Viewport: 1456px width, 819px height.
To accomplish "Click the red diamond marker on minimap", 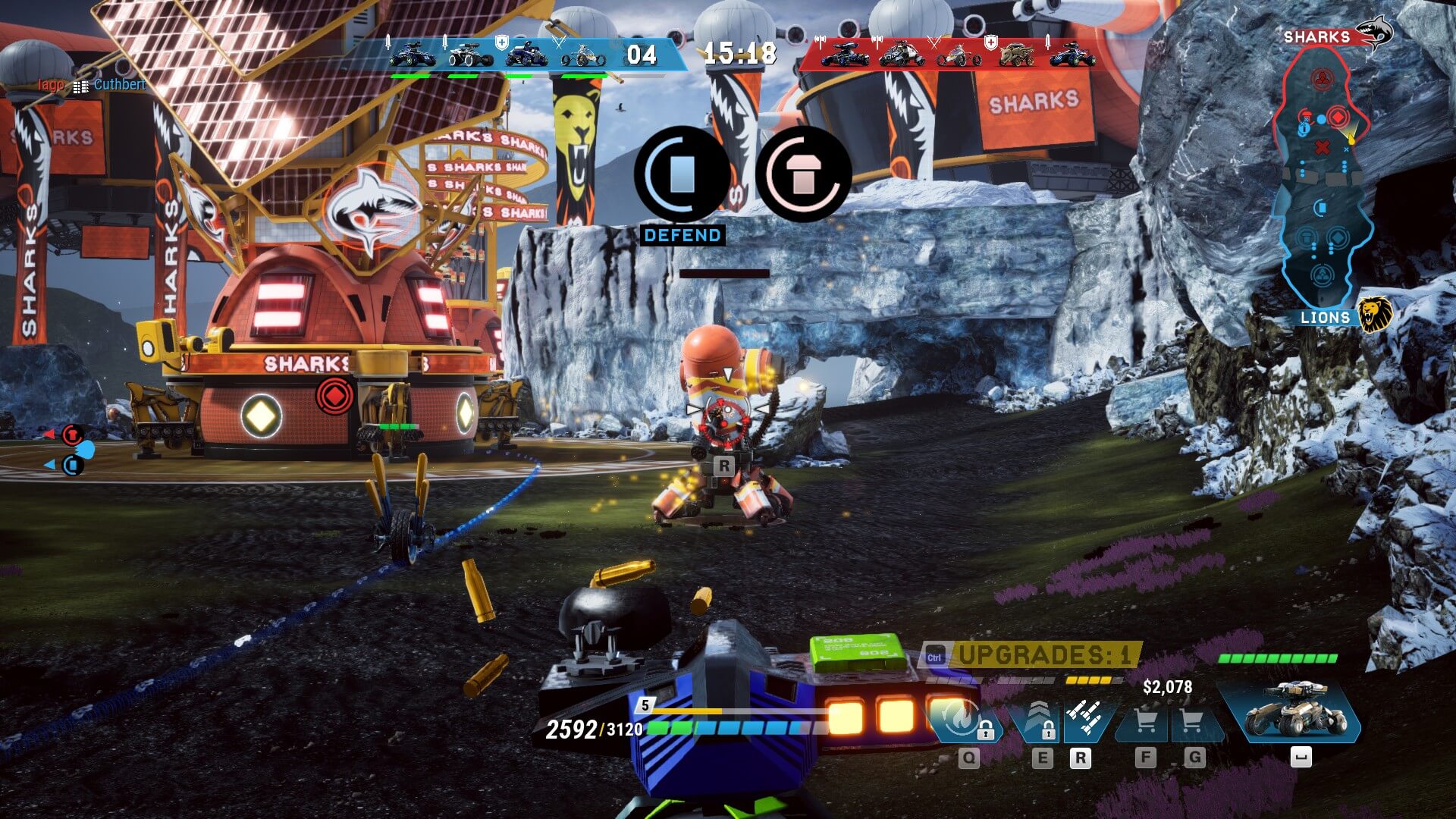I will [1338, 118].
